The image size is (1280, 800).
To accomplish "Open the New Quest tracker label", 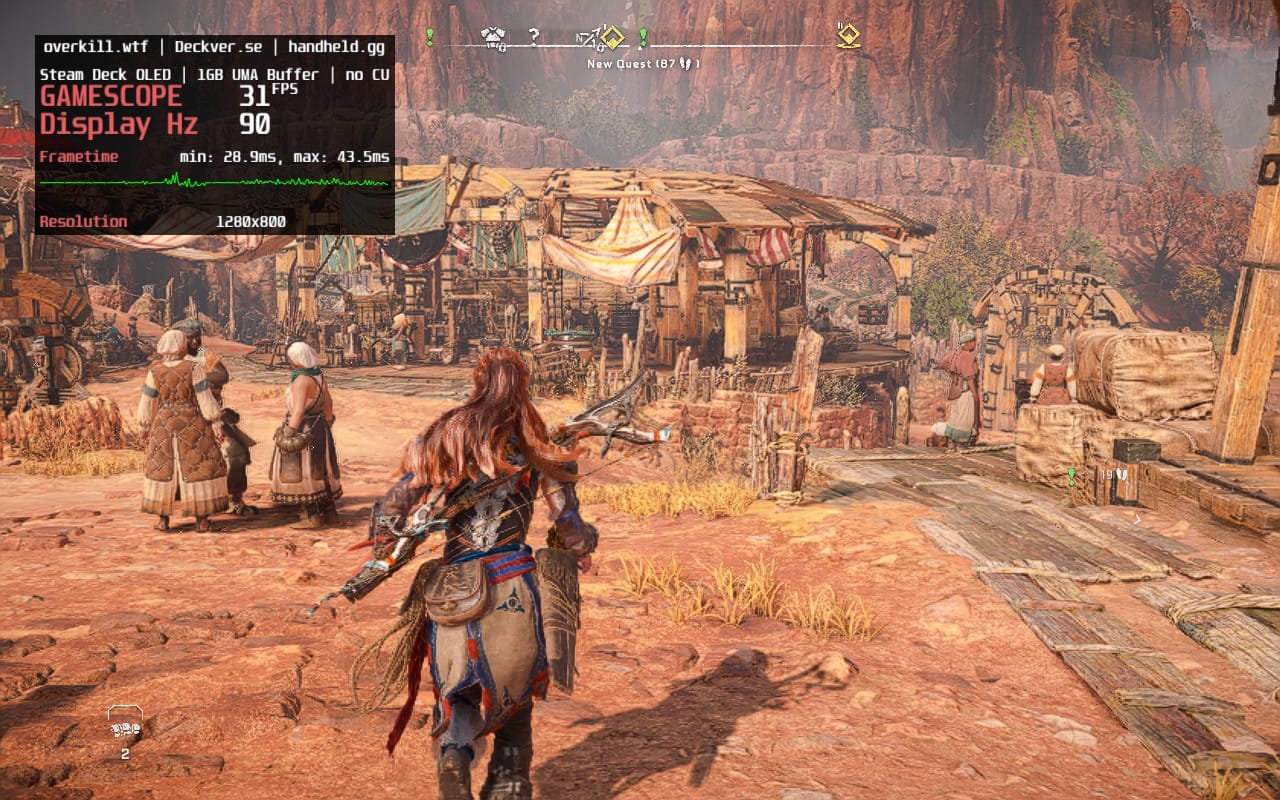I will point(643,64).
